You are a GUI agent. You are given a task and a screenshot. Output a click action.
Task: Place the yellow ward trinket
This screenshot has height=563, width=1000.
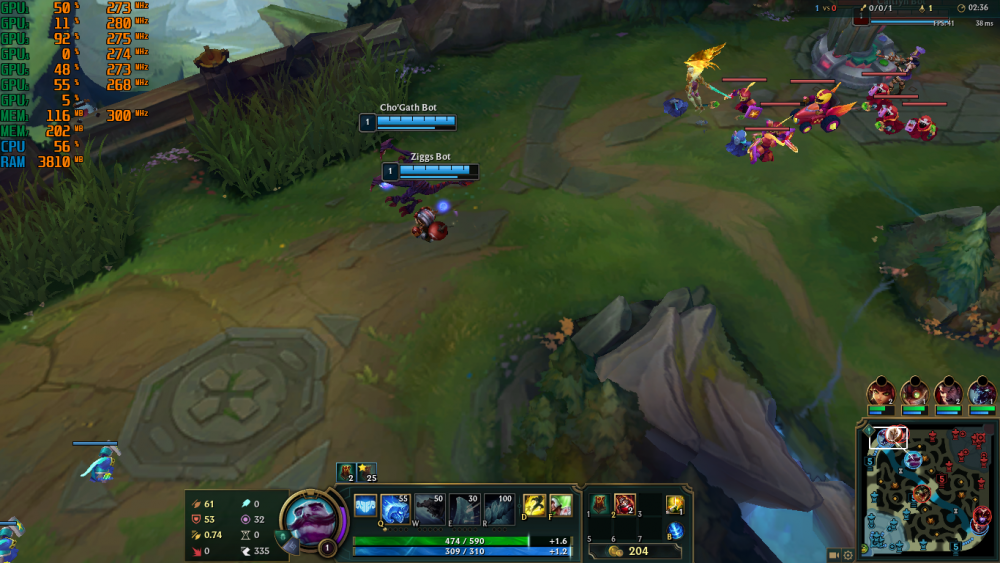[676, 504]
